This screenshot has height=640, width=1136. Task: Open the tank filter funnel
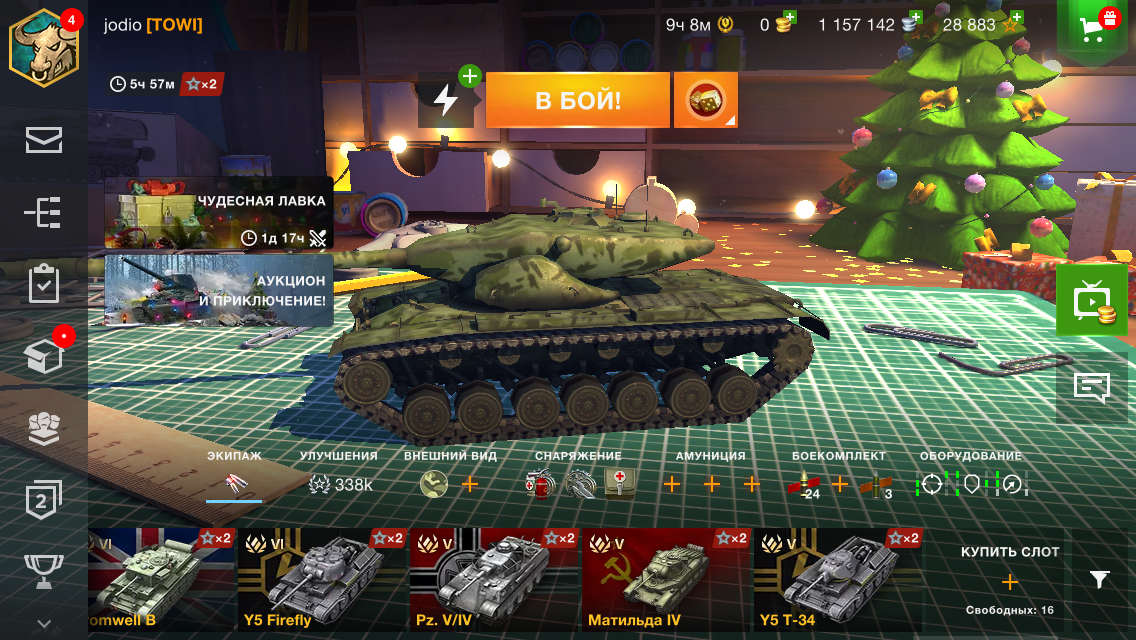[1099, 579]
